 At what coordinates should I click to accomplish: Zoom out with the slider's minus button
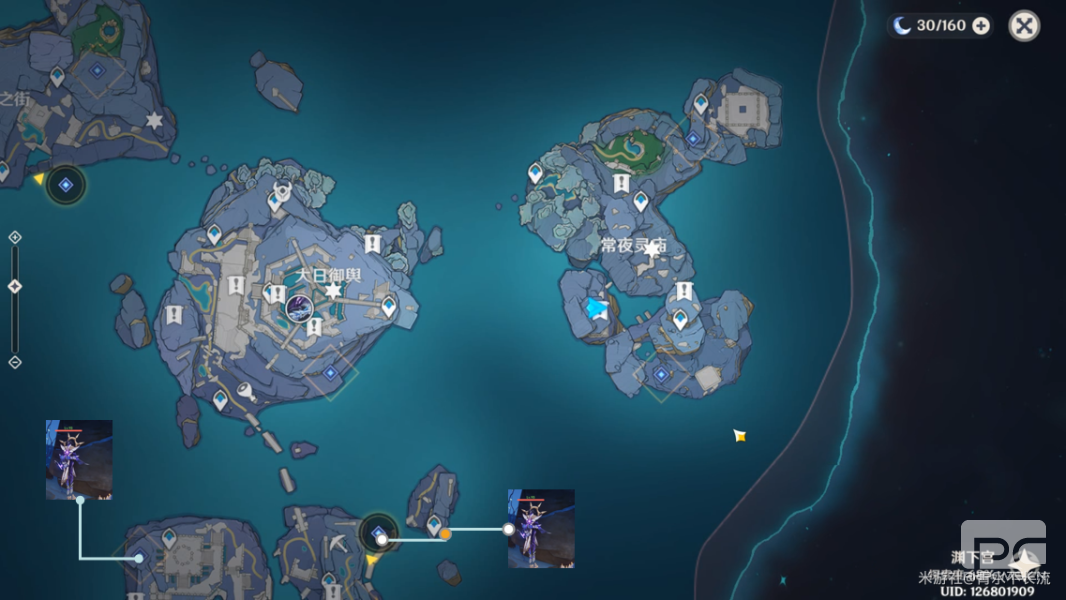tap(15, 361)
